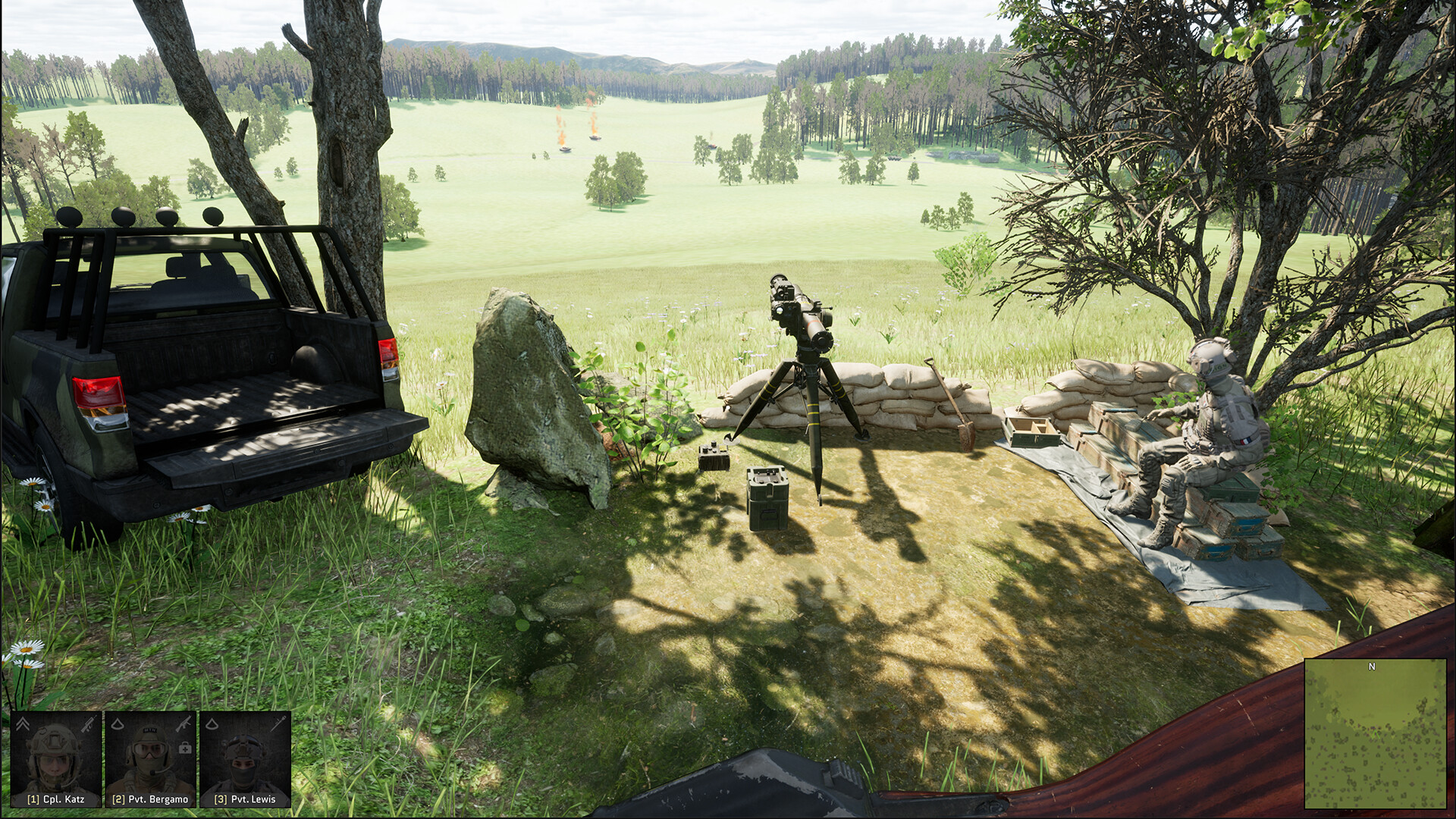Select Pvt. Lewis's rank insignia icon

(x=212, y=725)
